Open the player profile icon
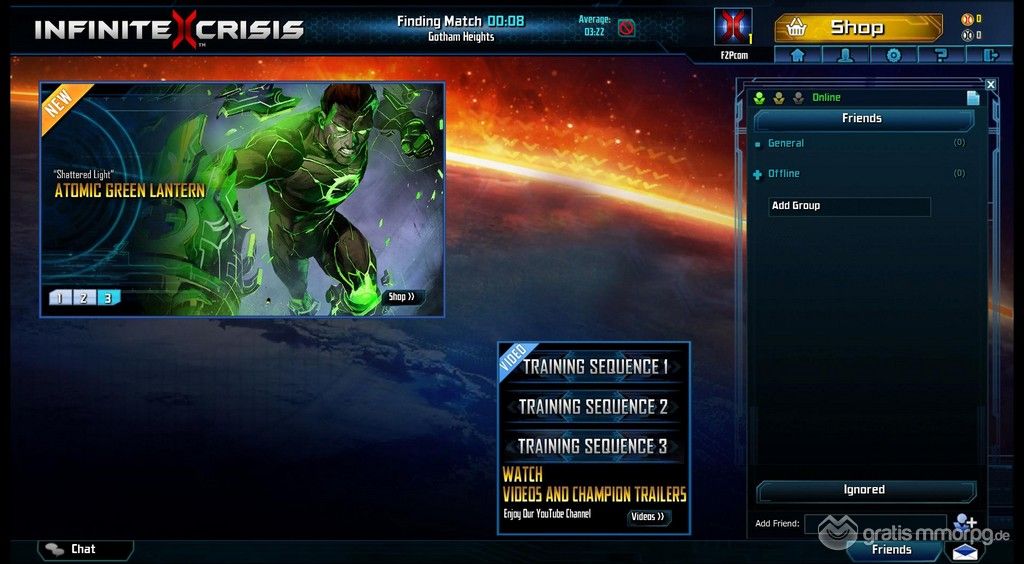The width and height of the screenshot is (1024, 564). coord(846,55)
